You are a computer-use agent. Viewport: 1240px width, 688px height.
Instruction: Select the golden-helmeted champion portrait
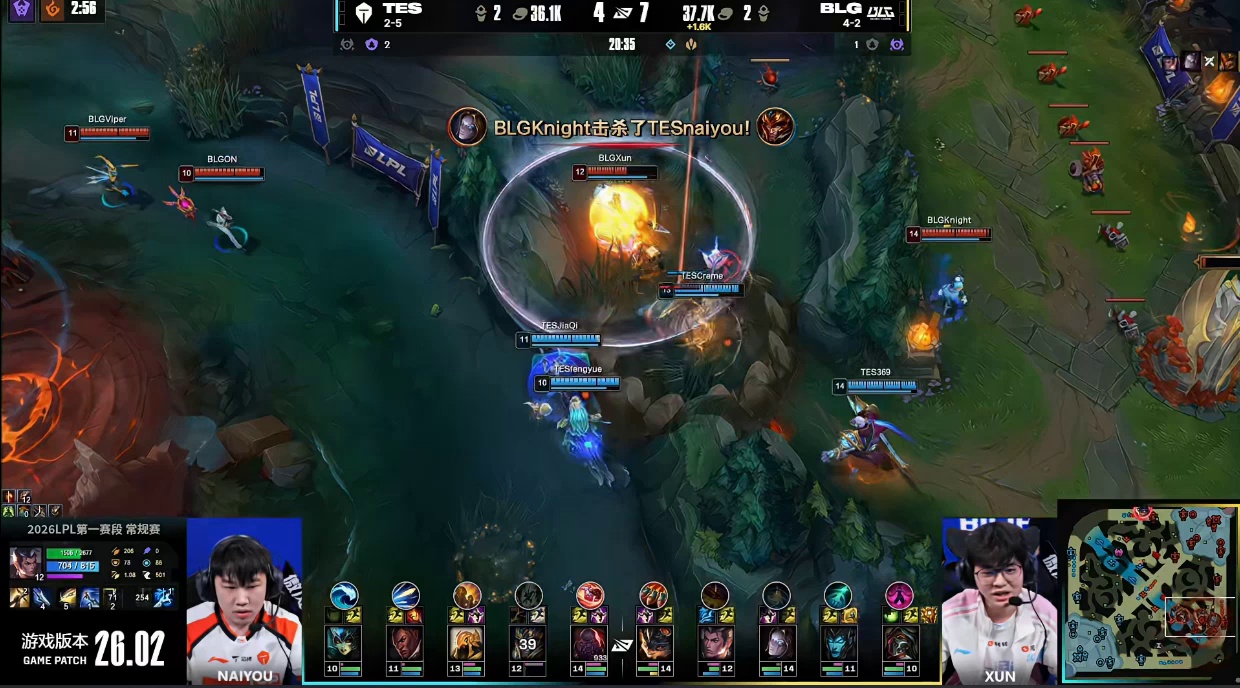tap(467, 644)
